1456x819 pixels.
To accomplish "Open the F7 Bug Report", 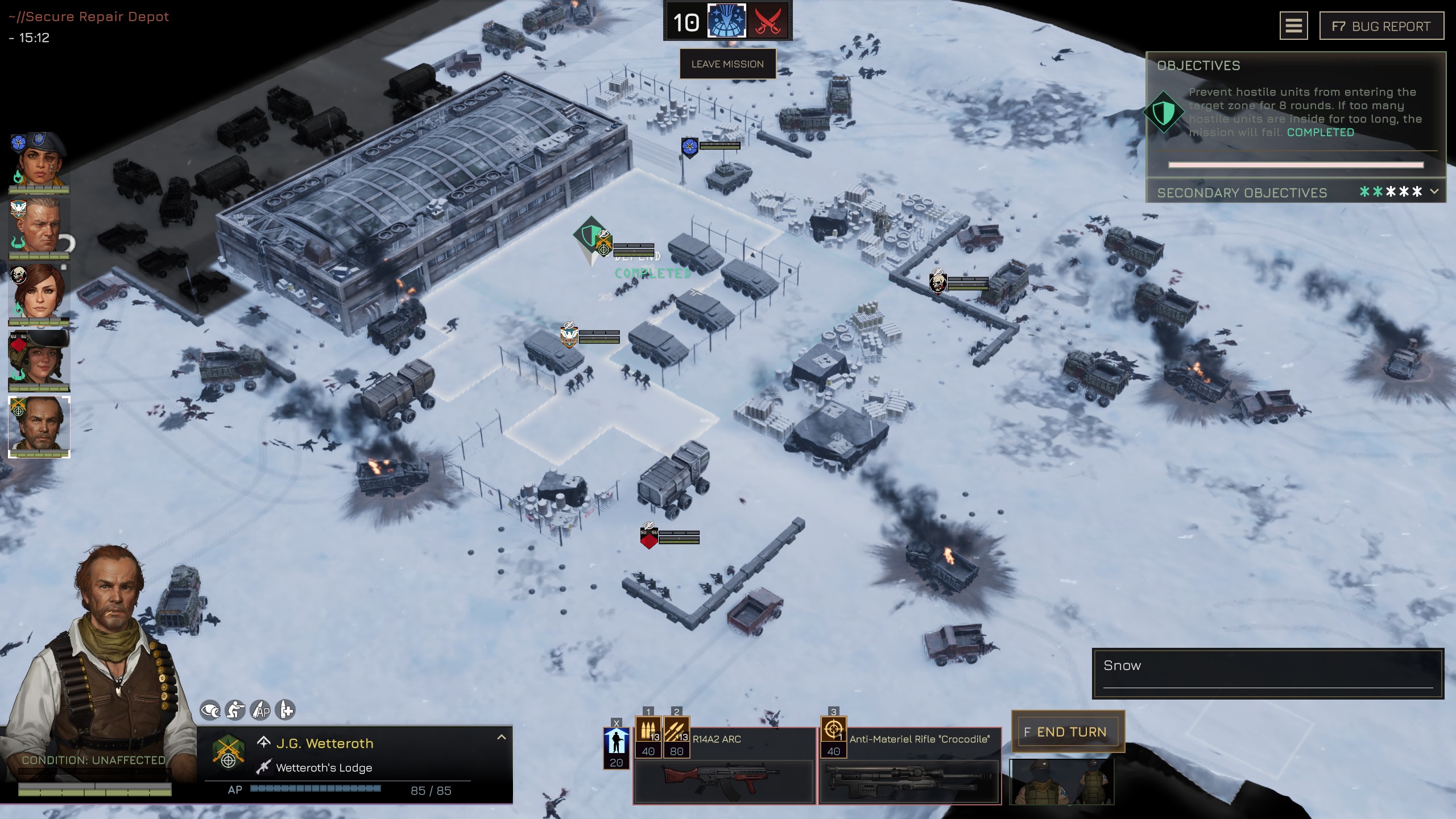I will coord(1381,26).
